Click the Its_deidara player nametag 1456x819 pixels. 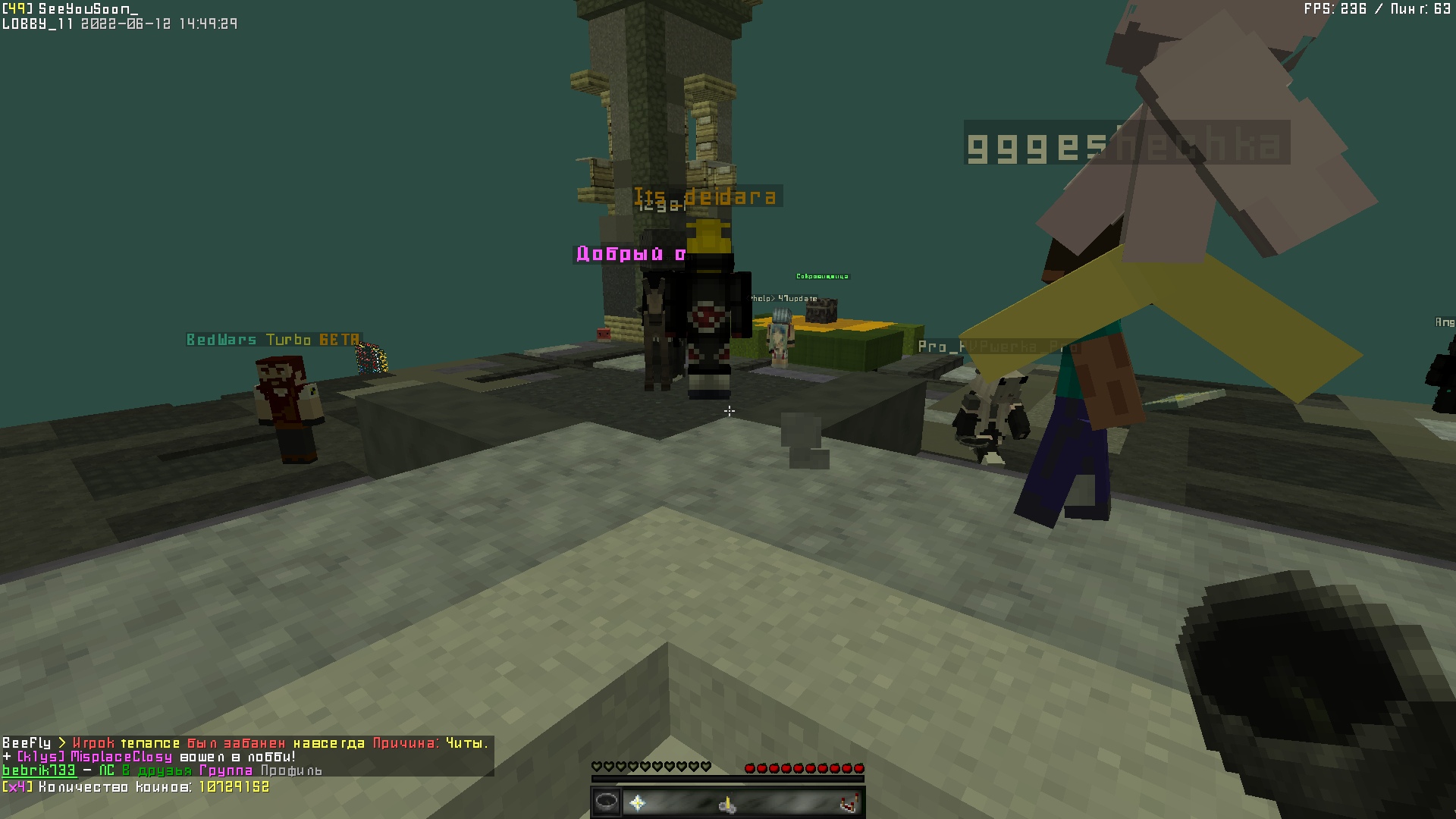705,196
